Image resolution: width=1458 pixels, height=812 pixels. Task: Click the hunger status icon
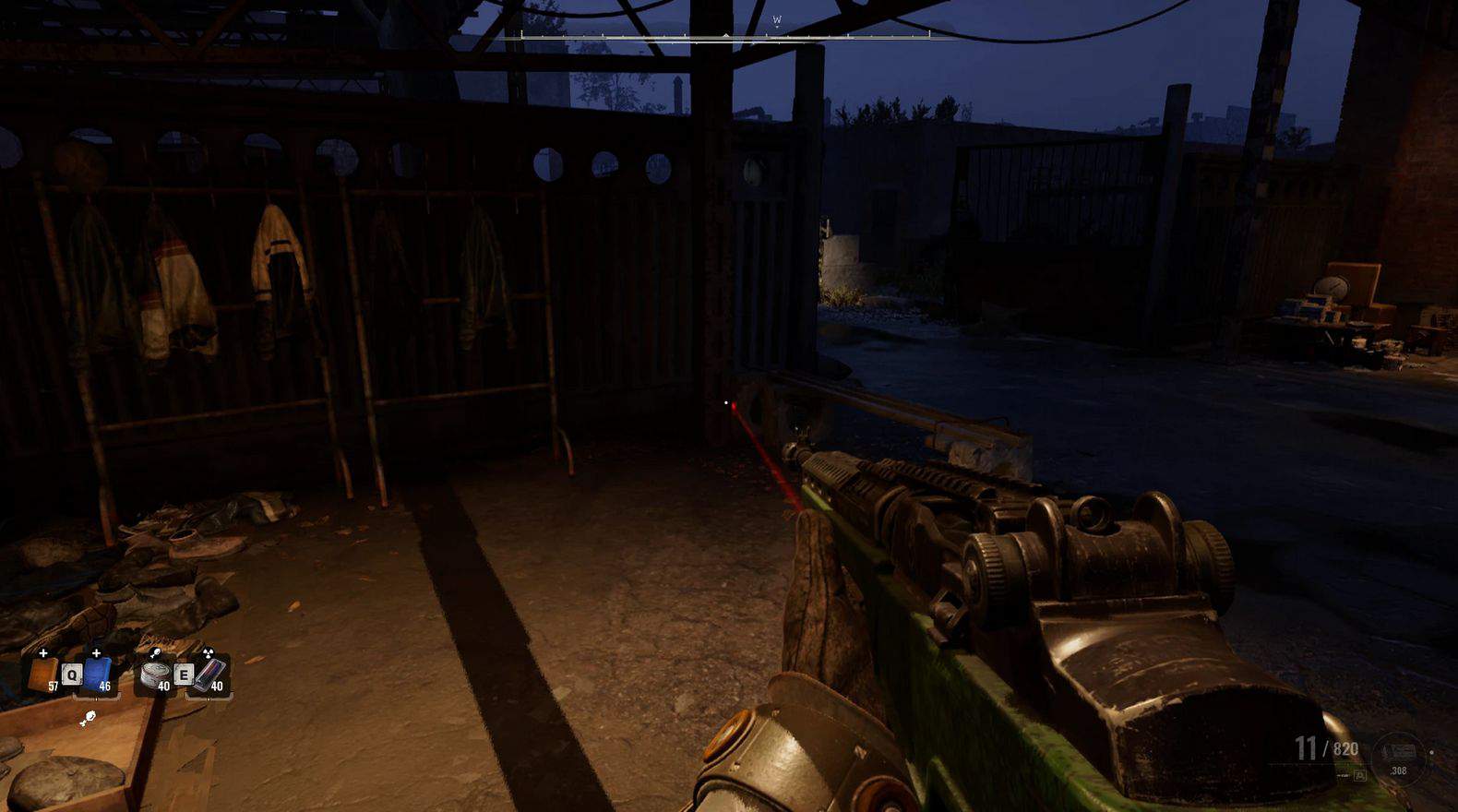tap(88, 718)
